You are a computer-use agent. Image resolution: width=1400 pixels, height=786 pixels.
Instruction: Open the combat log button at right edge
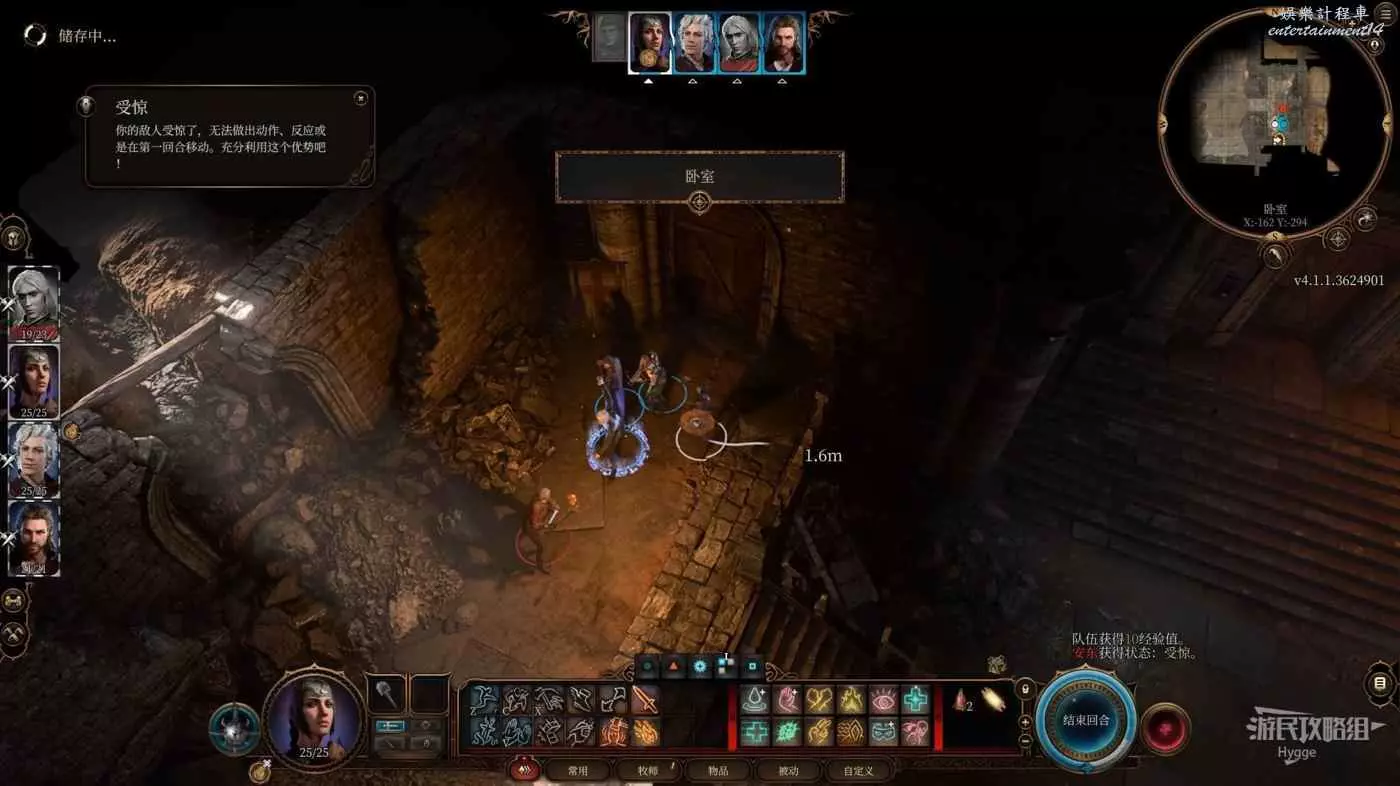[1380, 684]
